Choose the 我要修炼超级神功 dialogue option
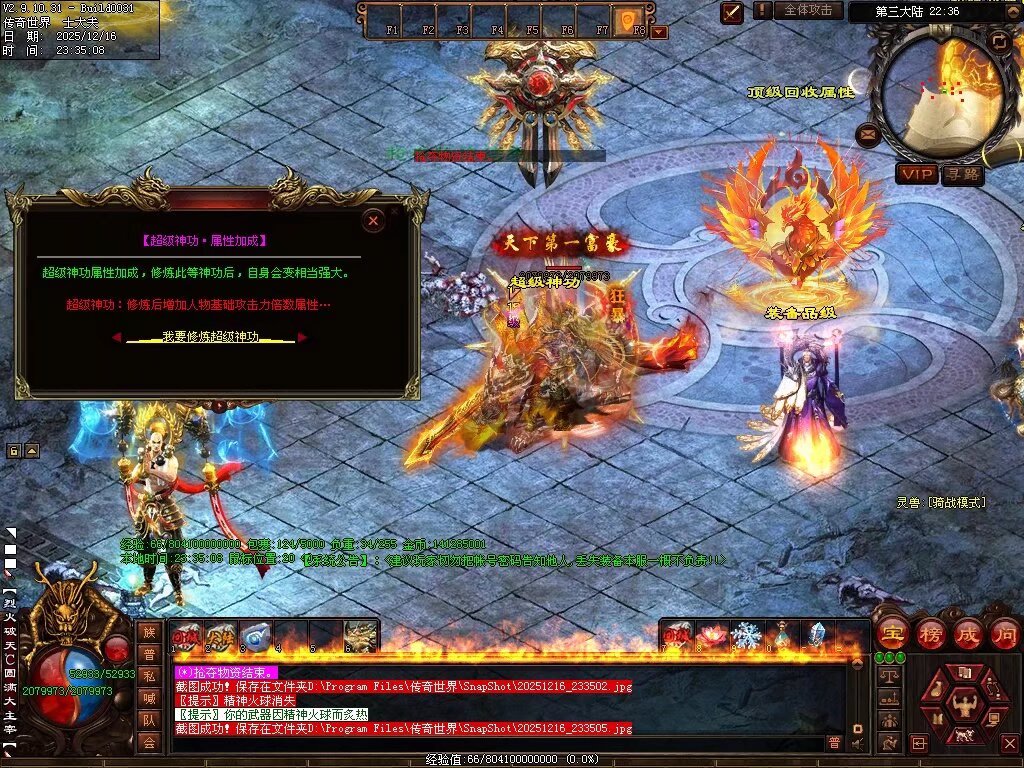 click(x=210, y=337)
